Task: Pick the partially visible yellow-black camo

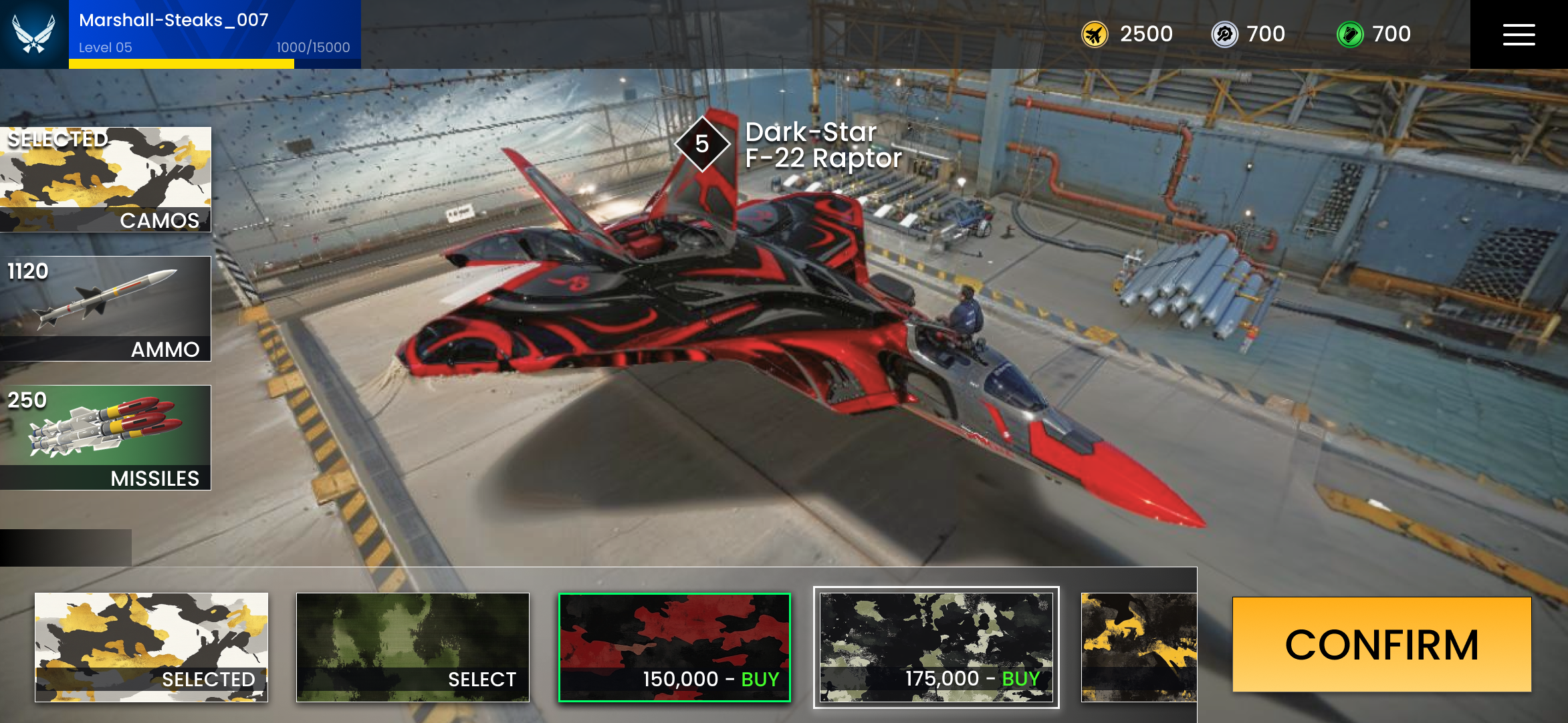Action: 1139,647
